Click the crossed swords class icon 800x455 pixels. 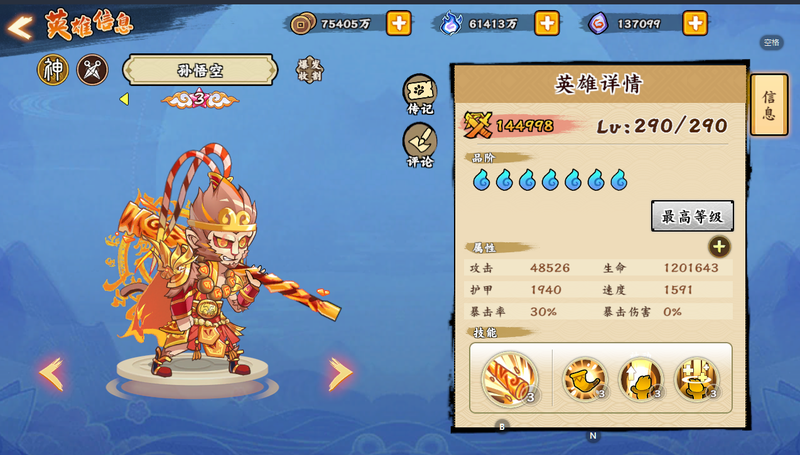click(92, 70)
